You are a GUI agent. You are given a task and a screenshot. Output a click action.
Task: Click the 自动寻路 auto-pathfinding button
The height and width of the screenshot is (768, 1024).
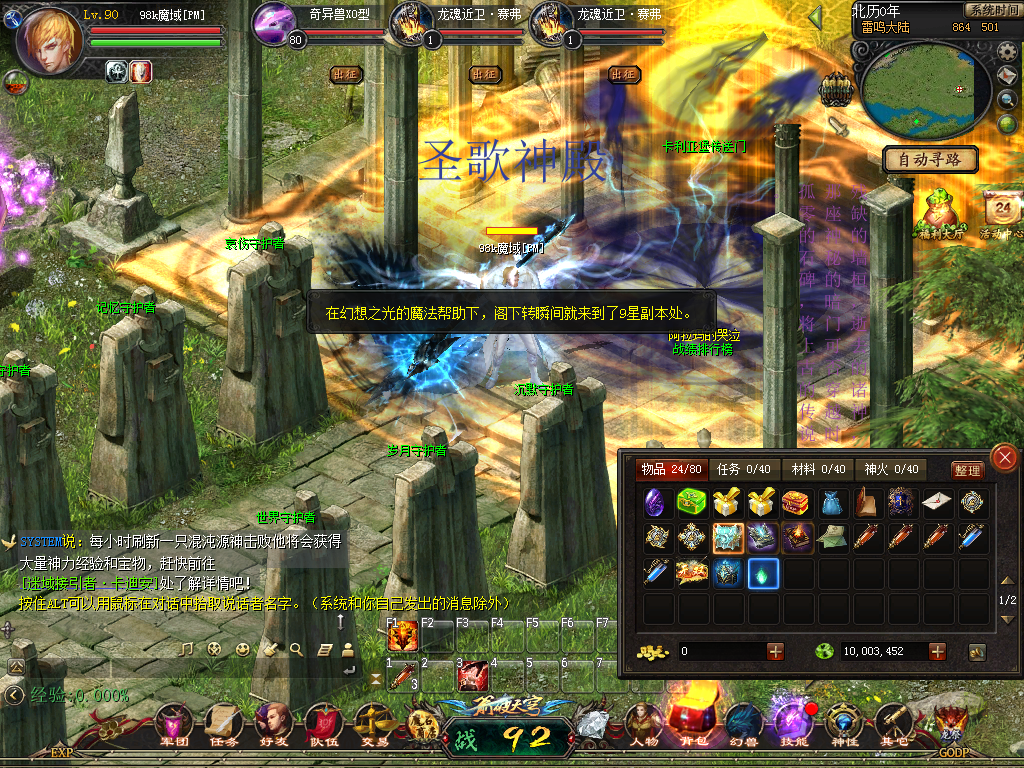[930, 159]
